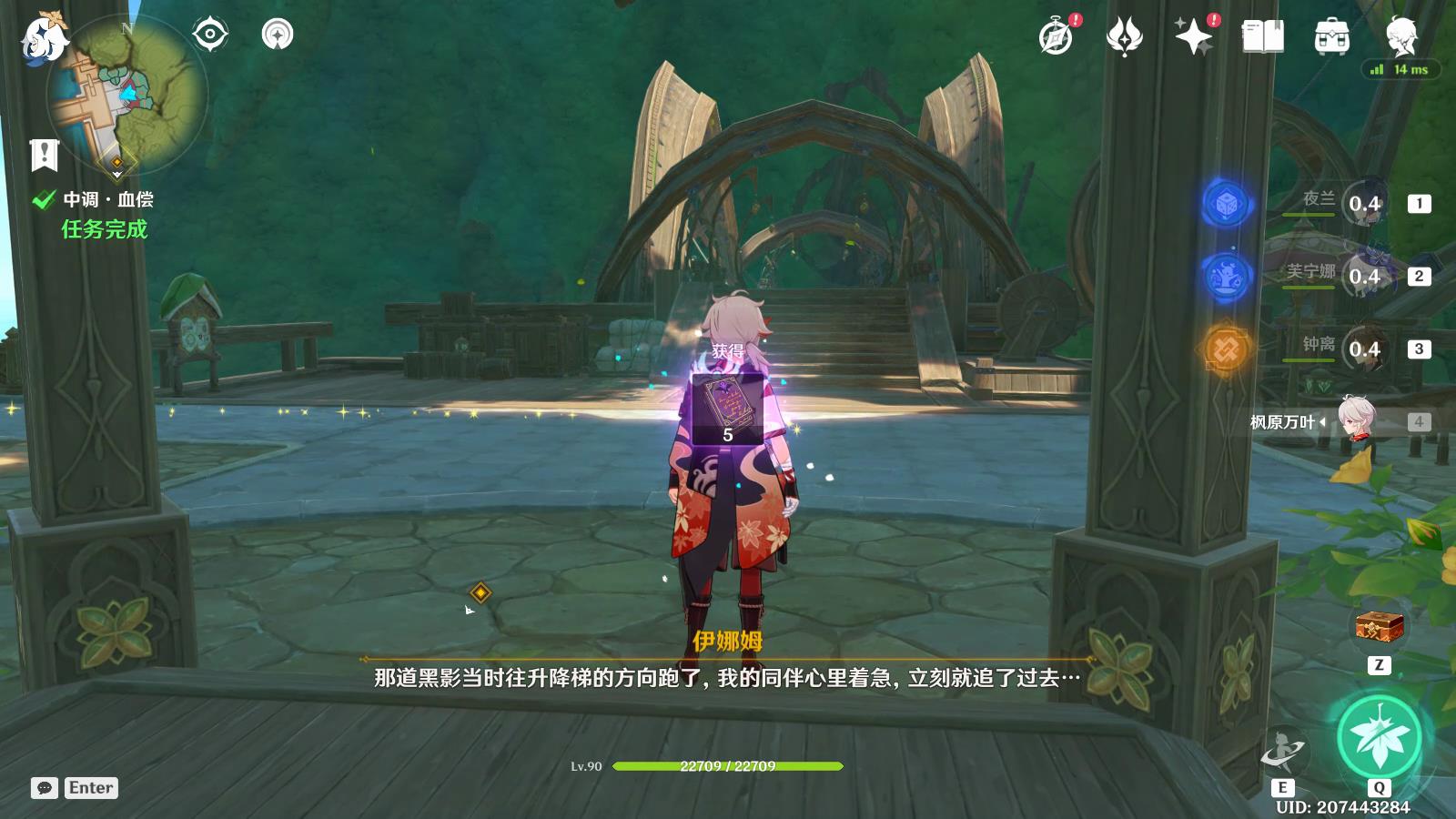
Task: Open the Paimon menu icon
Action: [43, 38]
